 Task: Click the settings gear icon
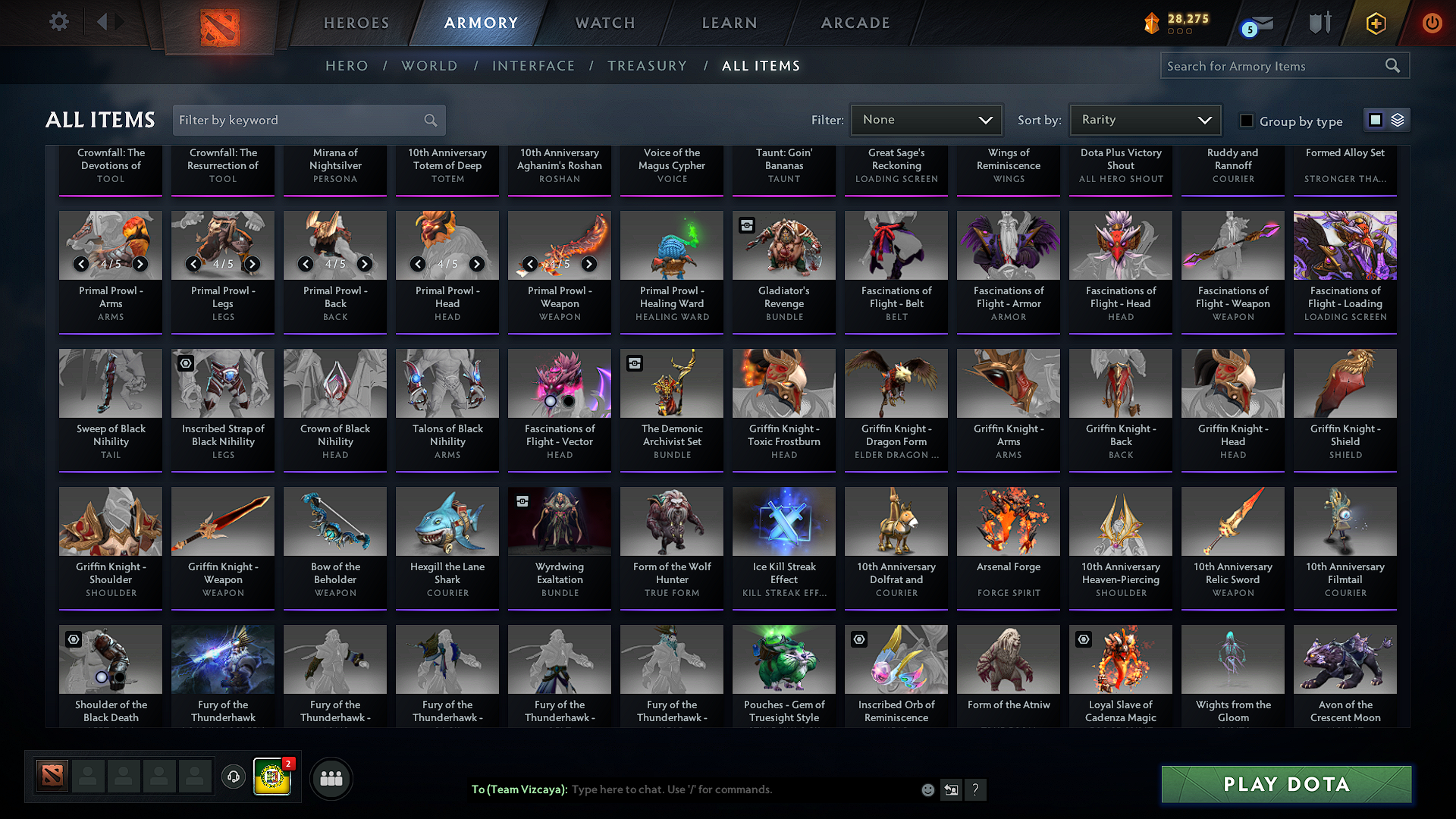coord(58,22)
